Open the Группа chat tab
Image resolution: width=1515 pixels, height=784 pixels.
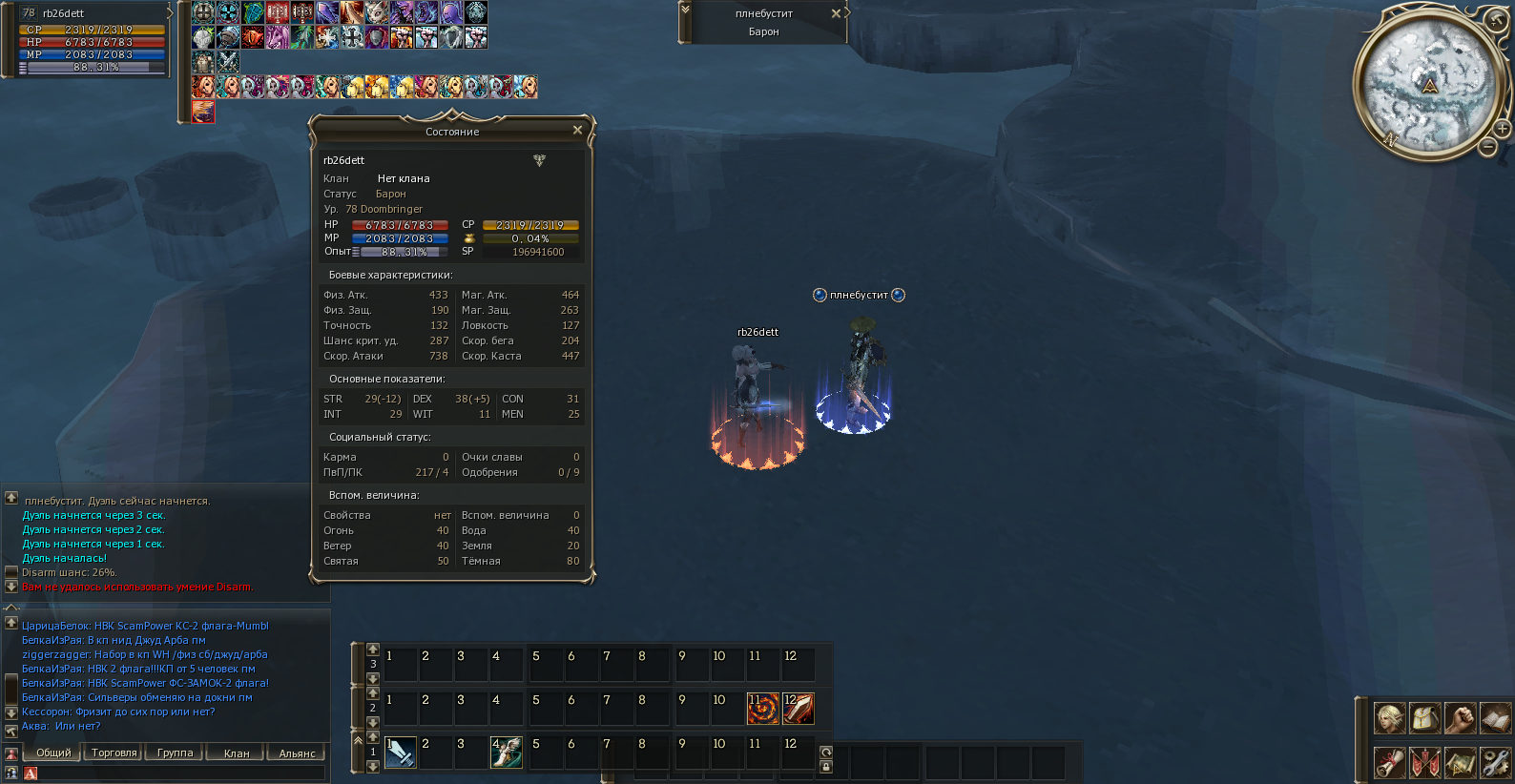point(175,753)
